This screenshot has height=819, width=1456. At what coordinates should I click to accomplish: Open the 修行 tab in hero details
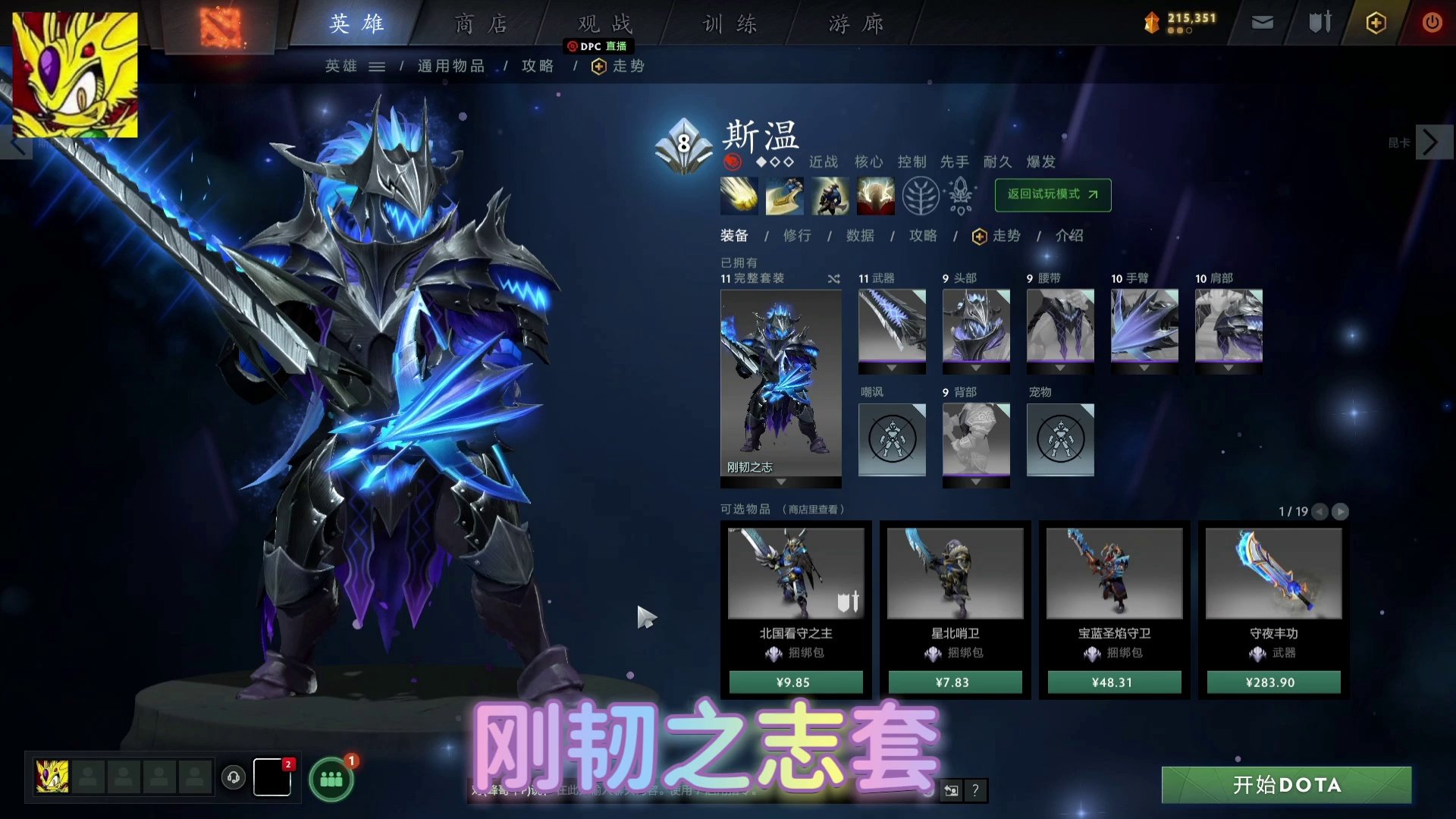click(796, 236)
